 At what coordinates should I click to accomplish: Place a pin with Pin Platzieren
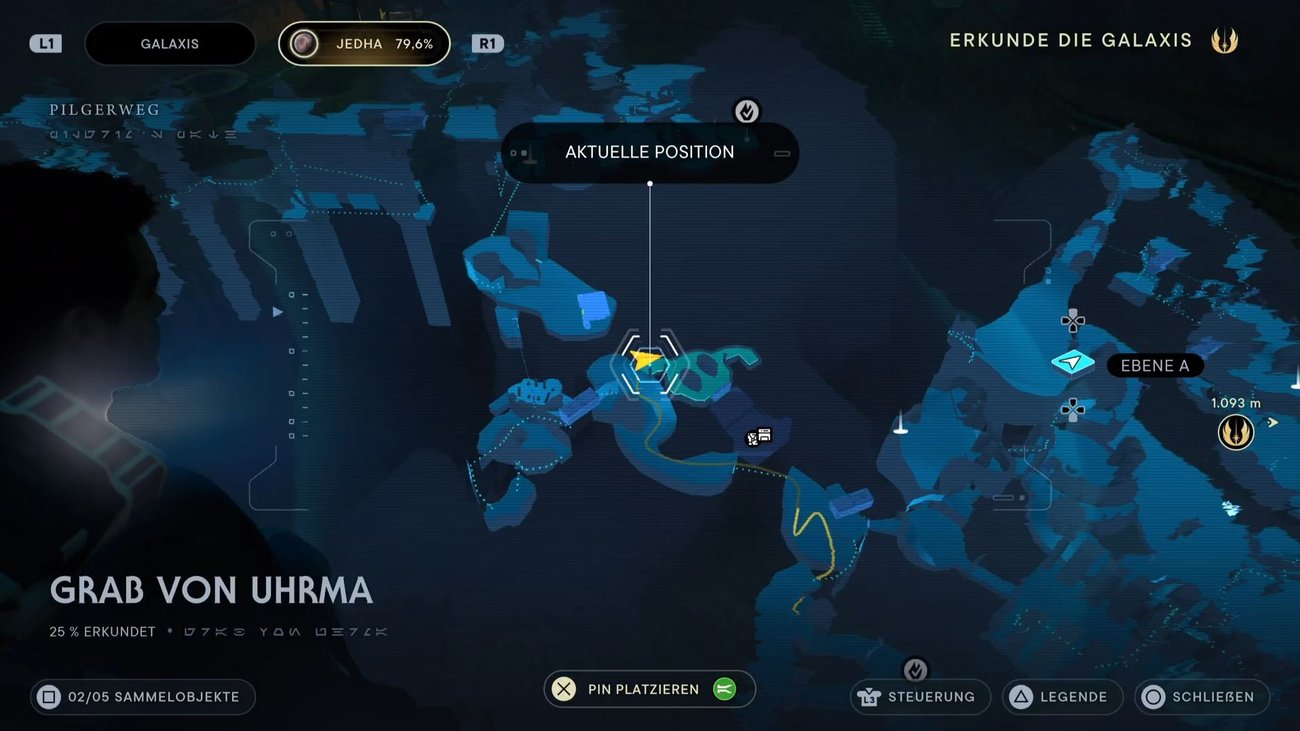click(649, 689)
